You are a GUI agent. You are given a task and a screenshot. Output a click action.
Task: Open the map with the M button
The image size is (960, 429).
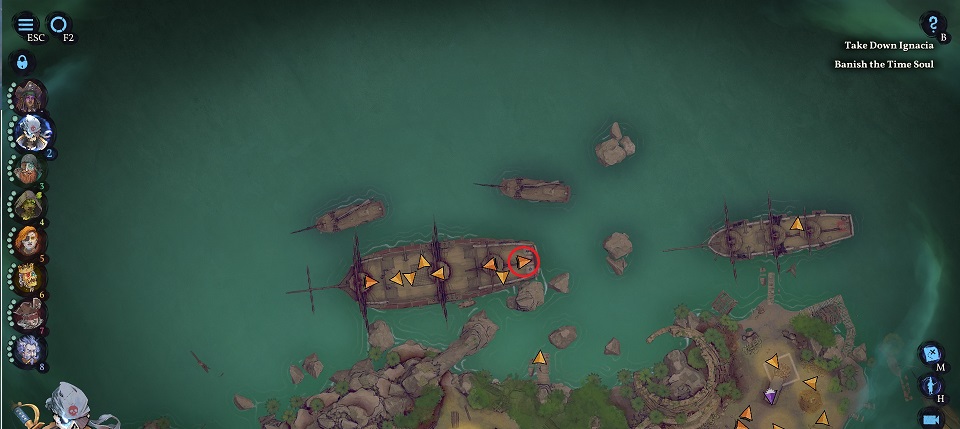[931, 354]
